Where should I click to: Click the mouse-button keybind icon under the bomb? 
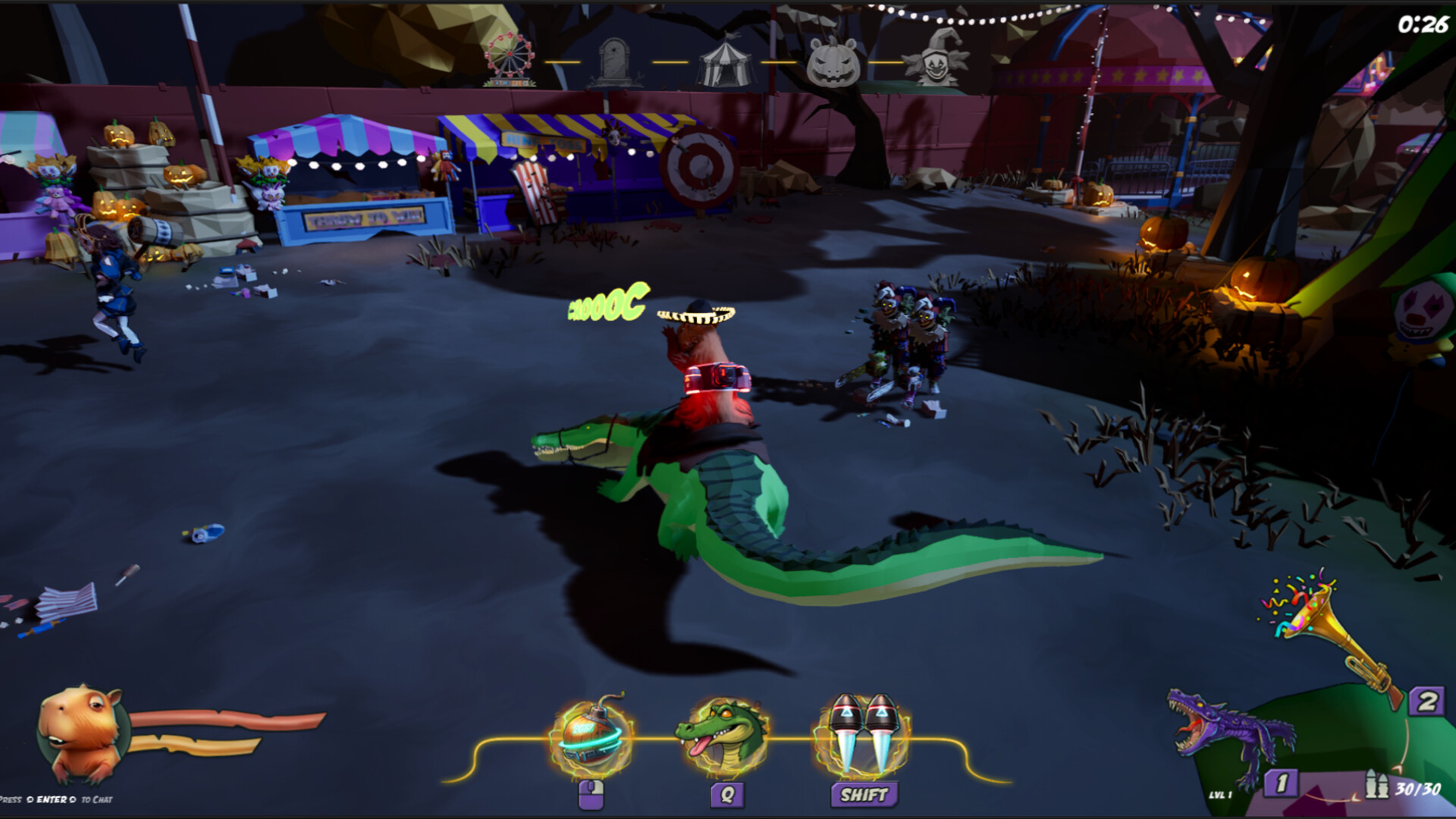pyautogui.click(x=591, y=795)
